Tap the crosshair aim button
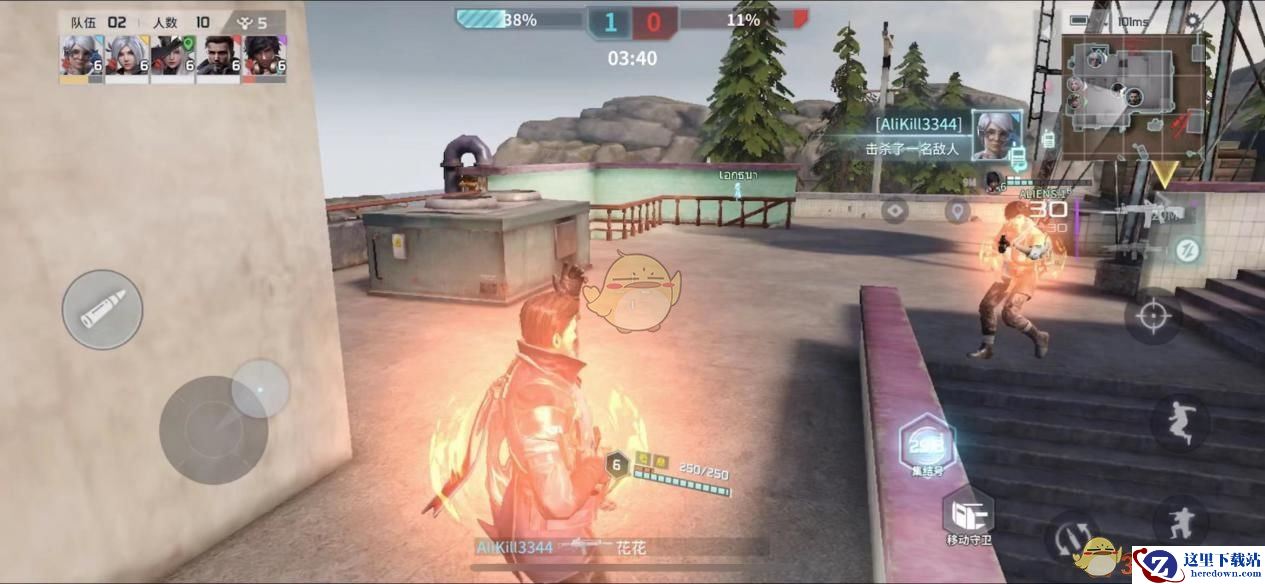 (x=1153, y=316)
